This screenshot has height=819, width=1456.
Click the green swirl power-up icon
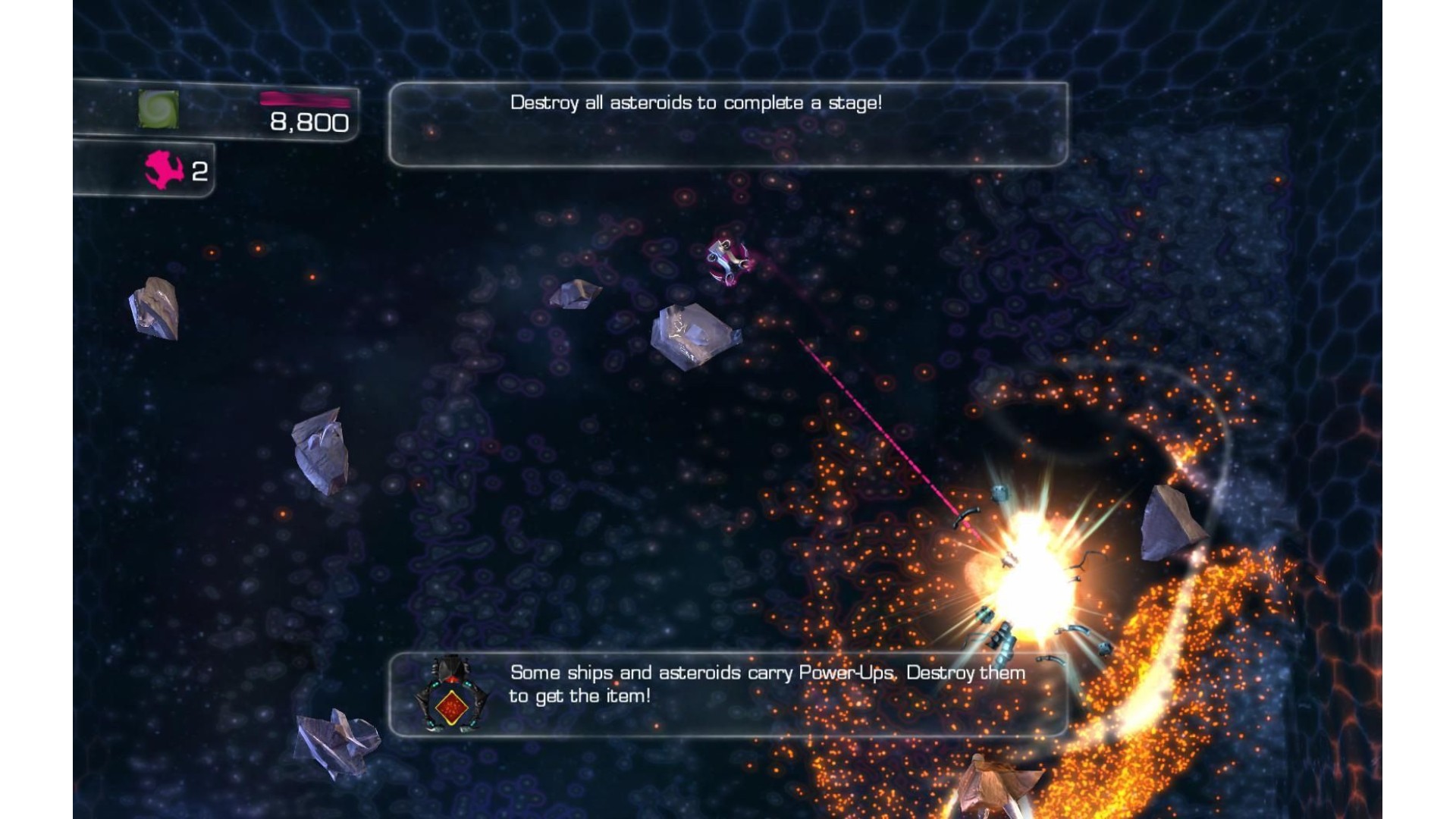pyautogui.click(x=158, y=109)
